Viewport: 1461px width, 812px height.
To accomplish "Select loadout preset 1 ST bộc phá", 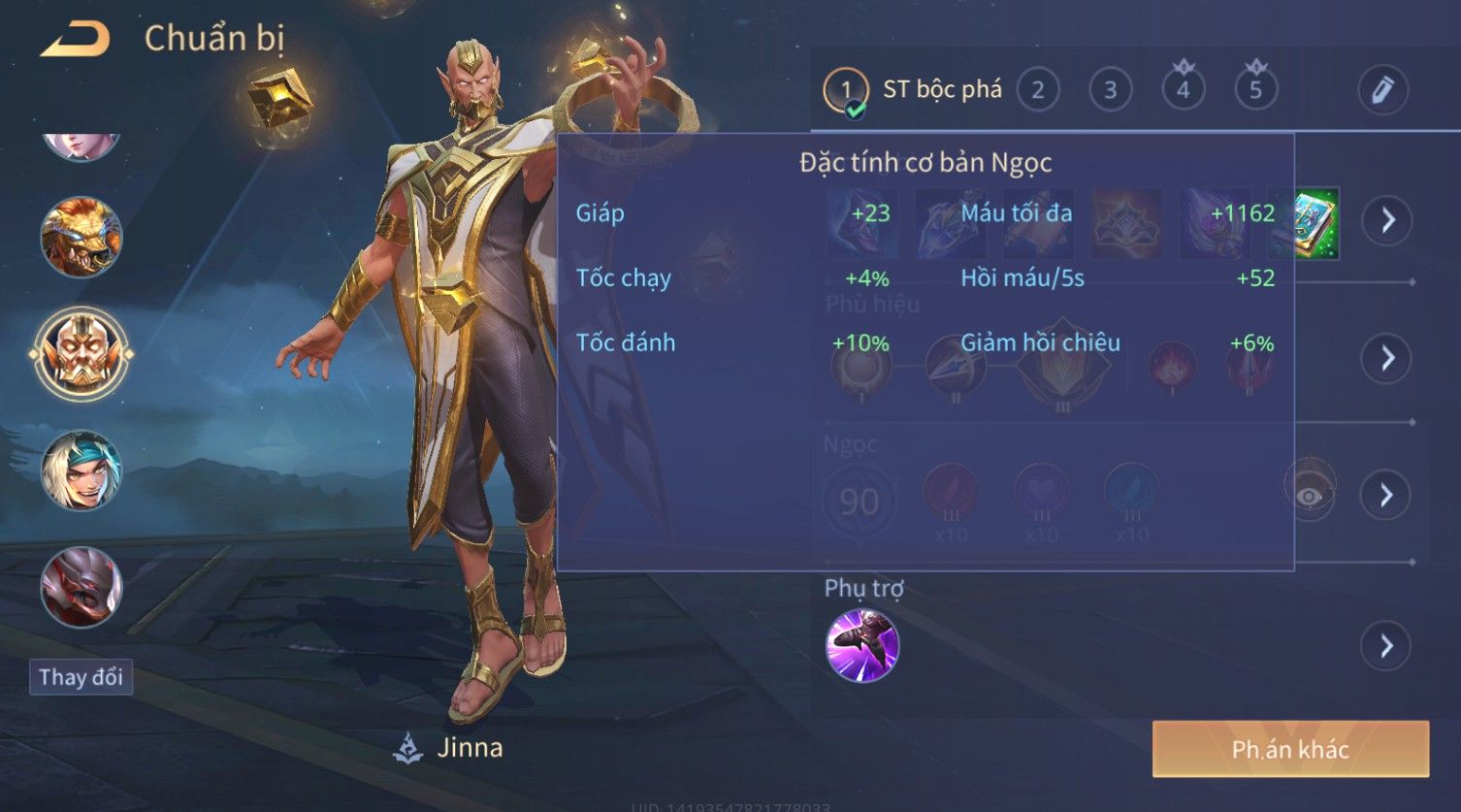I will [912, 90].
